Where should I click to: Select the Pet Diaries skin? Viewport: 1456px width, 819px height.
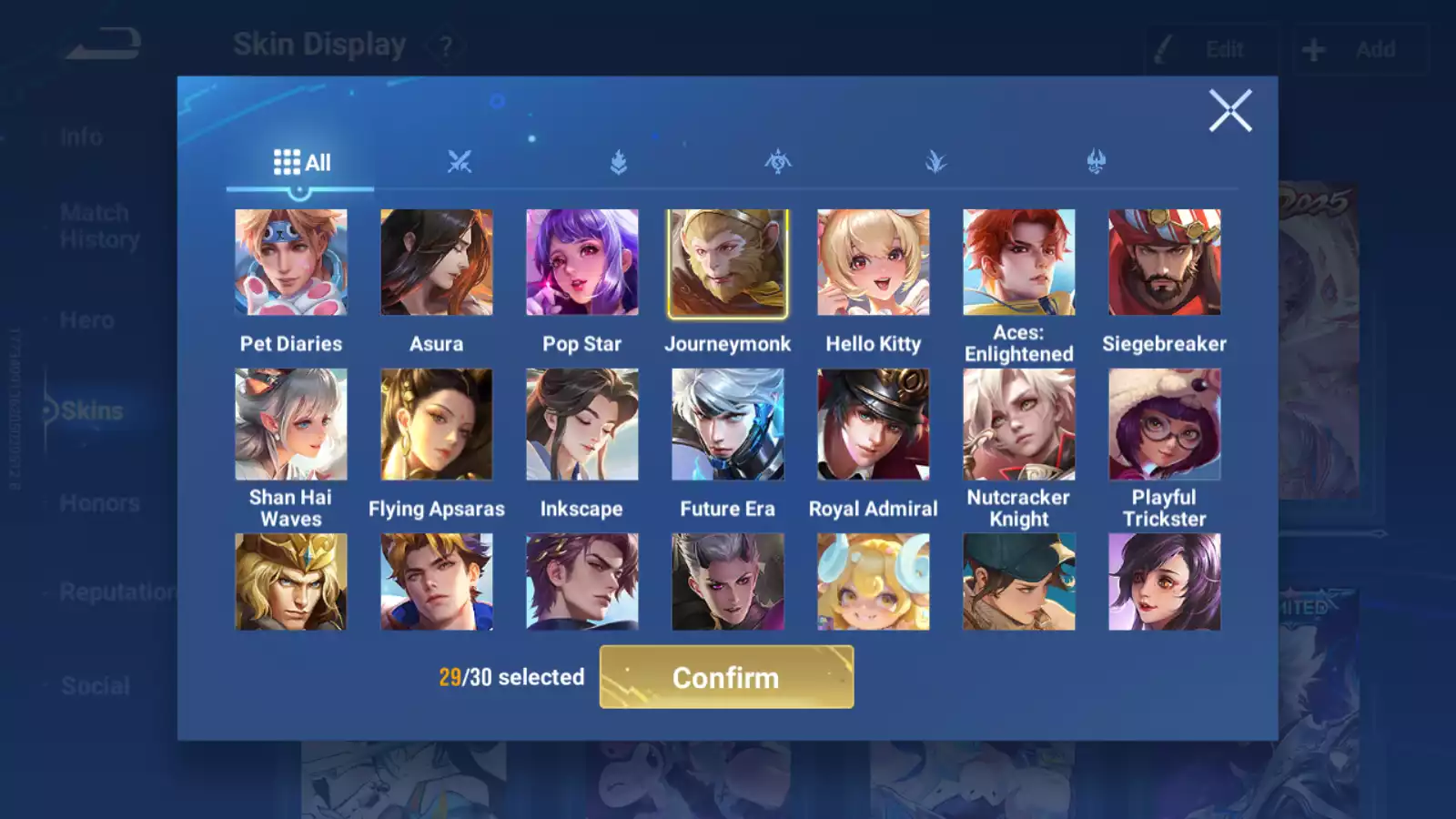coord(291,263)
